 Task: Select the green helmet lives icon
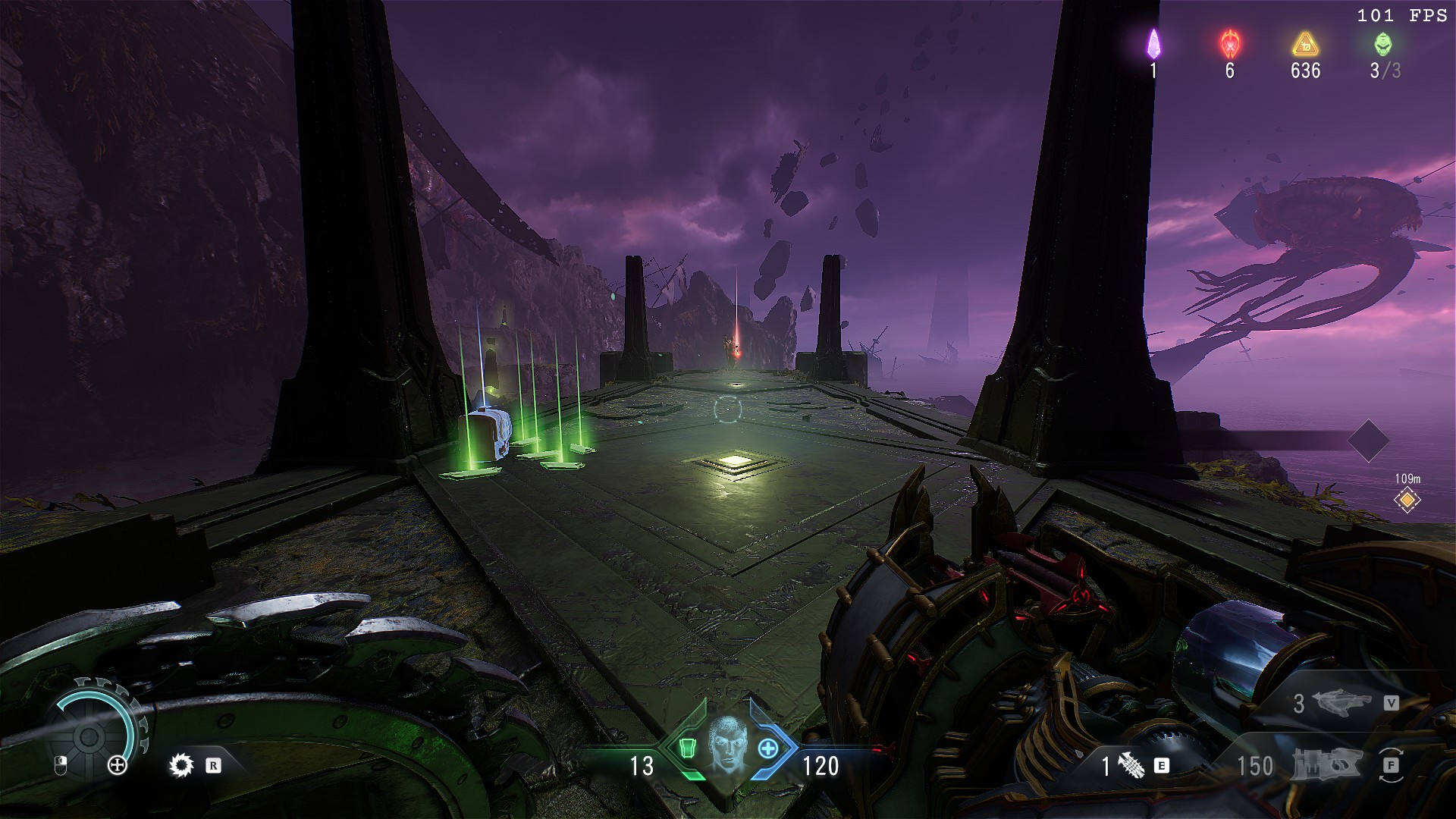1383,44
